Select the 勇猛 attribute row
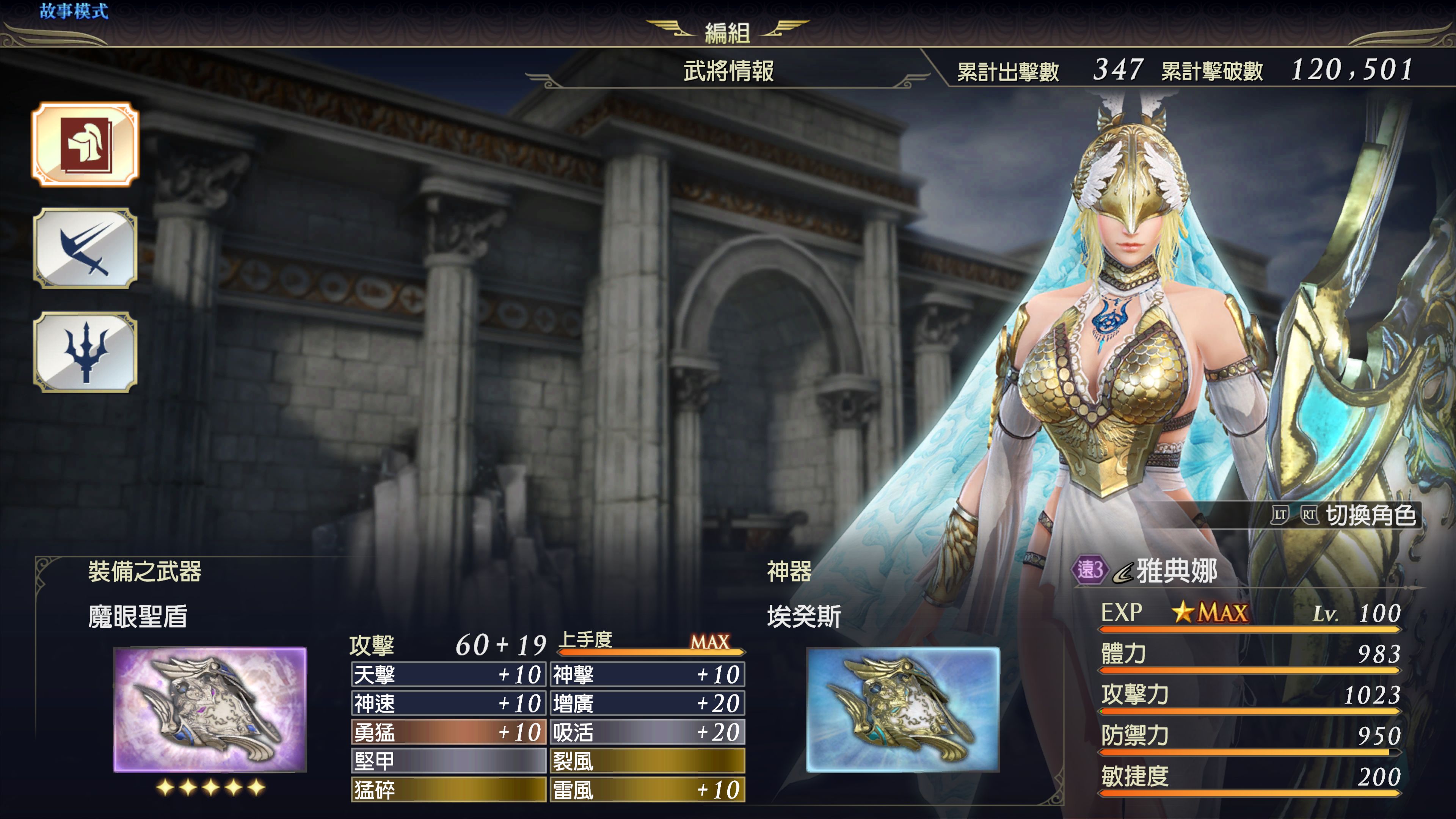This screenshot has height=819, width=1456. click(x=448, y=733)
